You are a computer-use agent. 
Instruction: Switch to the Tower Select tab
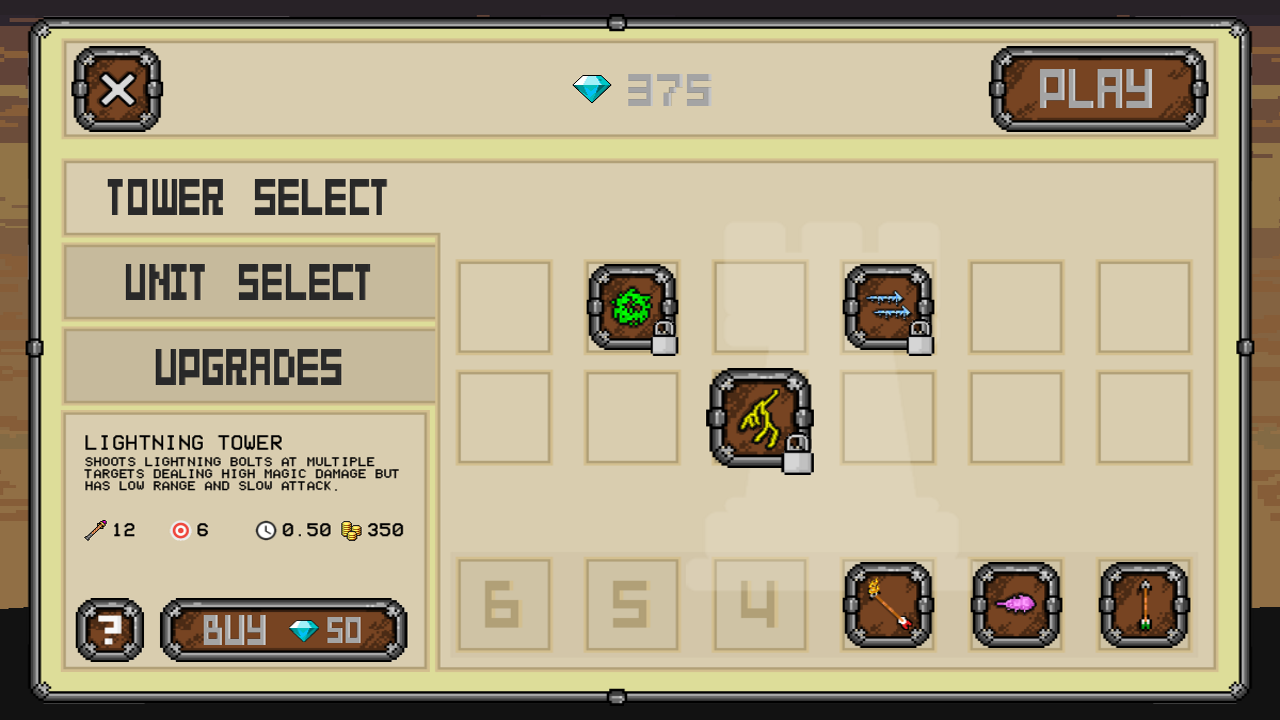click(248, 196)
